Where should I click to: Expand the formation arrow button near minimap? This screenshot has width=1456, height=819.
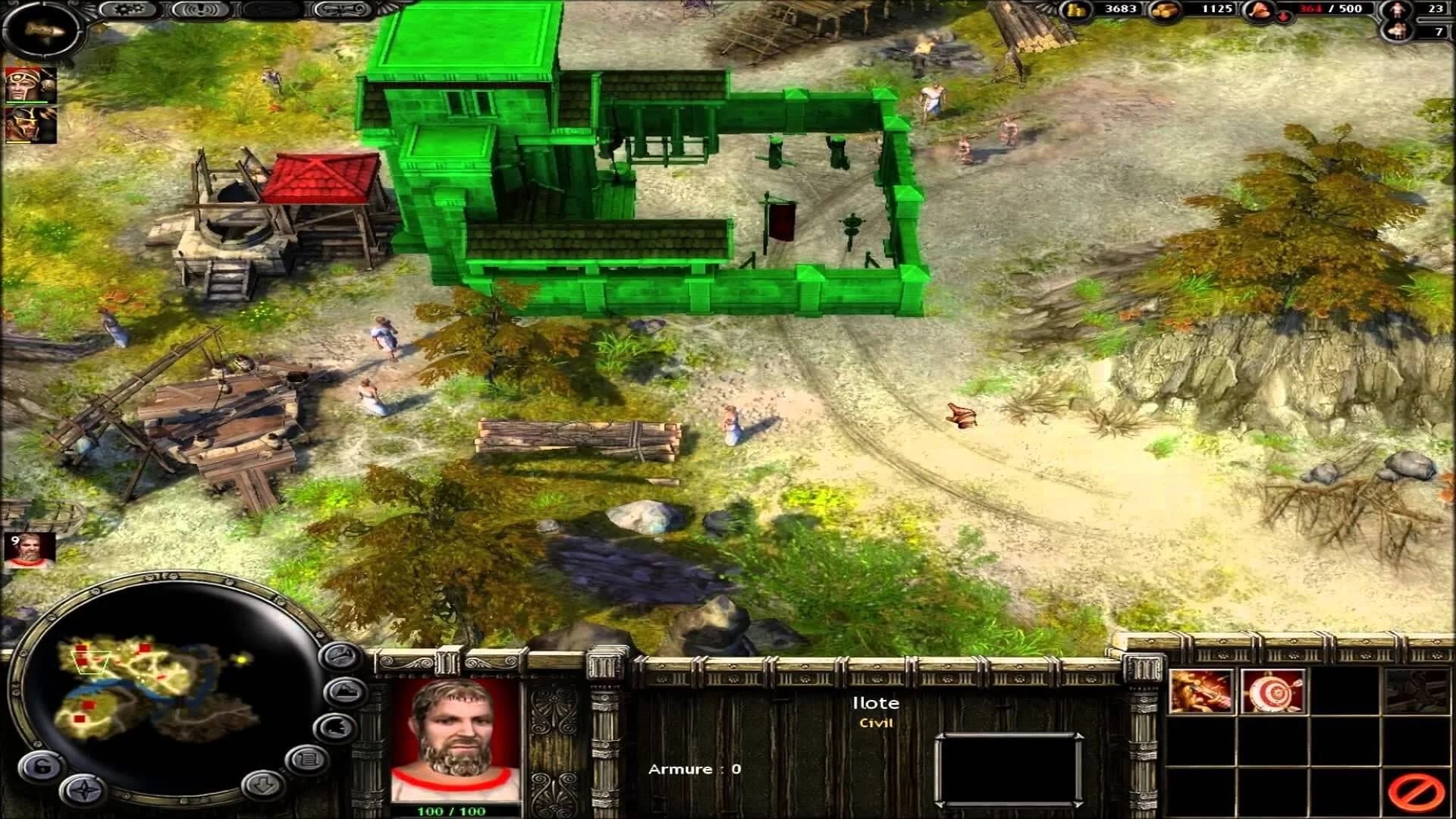(262, 784)
